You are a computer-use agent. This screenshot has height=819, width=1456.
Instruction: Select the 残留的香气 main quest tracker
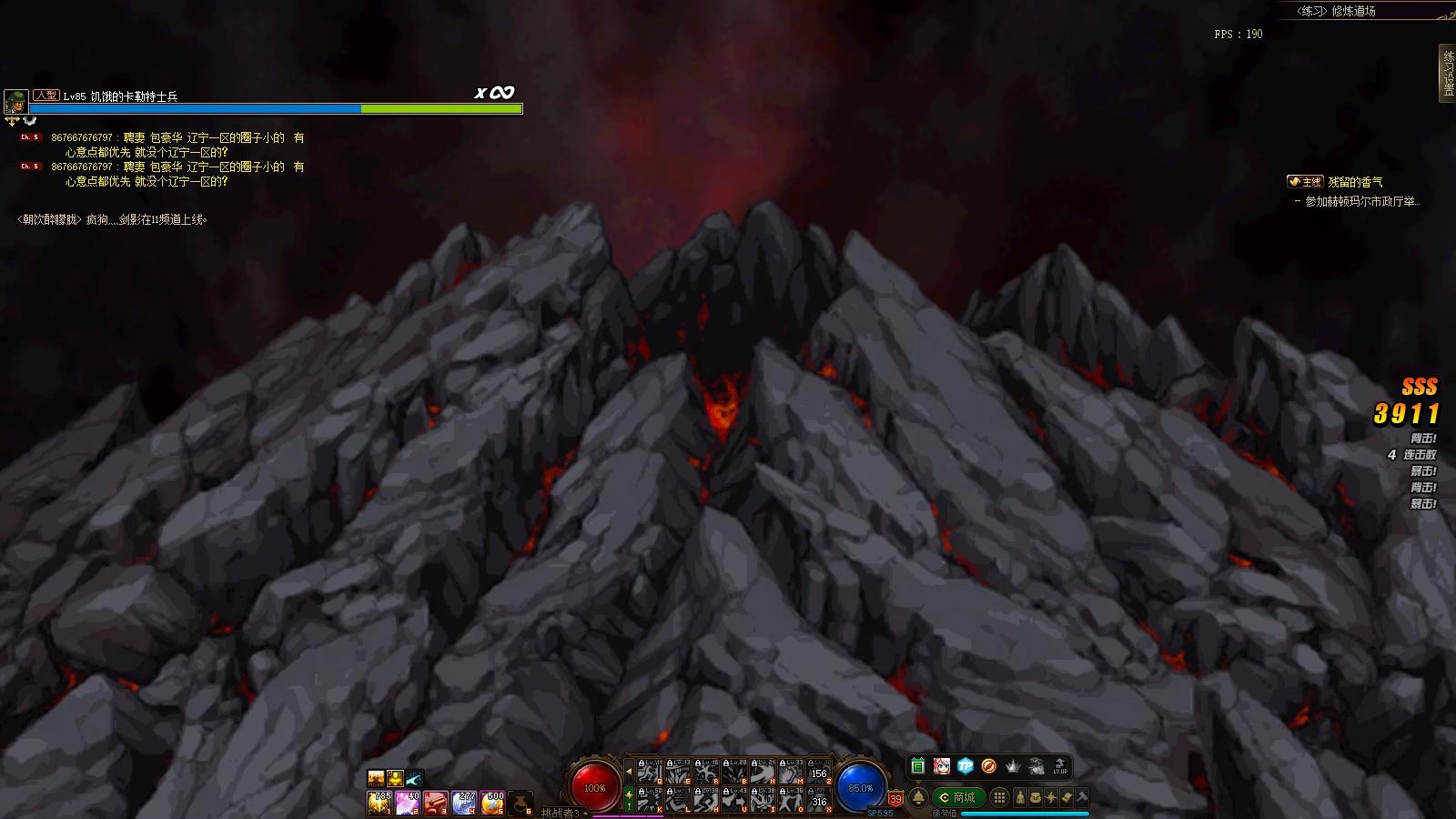1354,182
